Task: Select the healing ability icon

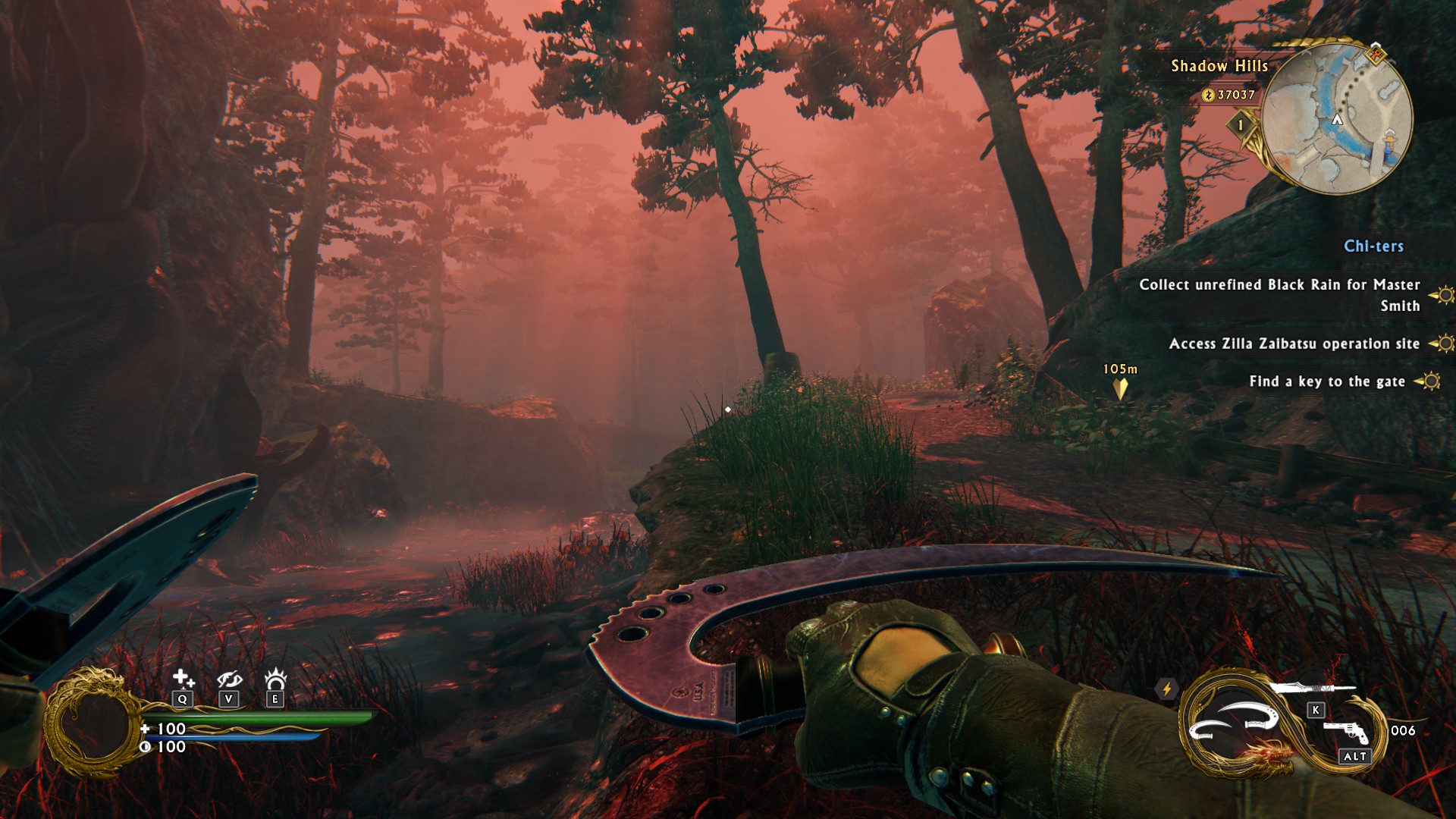Action: [182, 678]
